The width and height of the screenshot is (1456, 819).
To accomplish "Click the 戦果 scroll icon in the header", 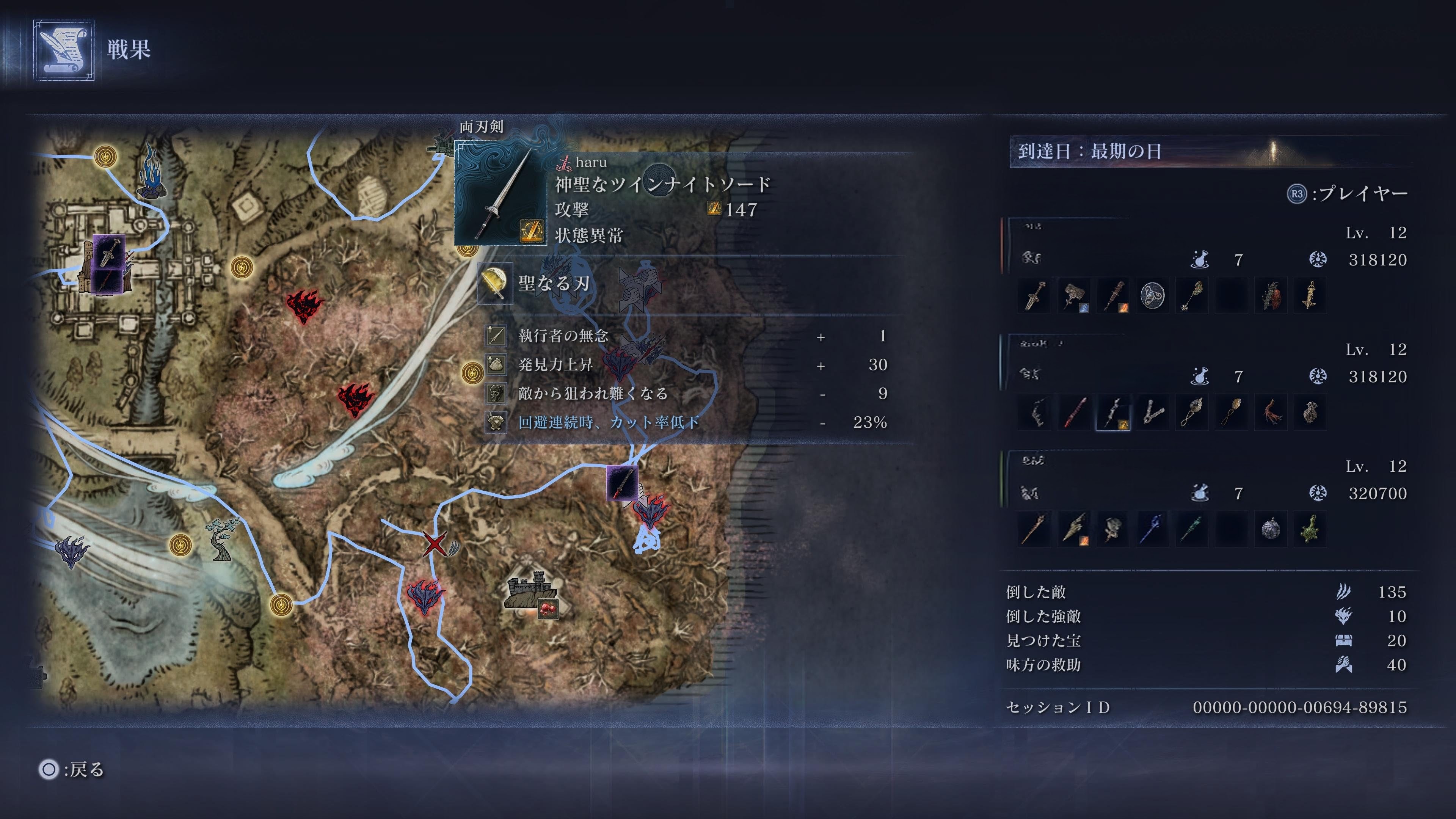I will coord(63,50).
